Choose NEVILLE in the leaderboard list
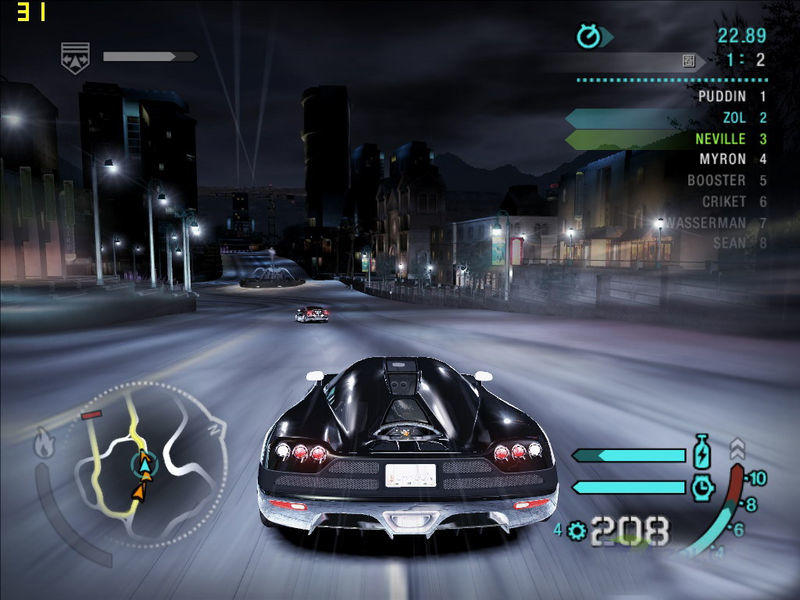Viewport: 800px width, 600px height. tap(720, 139)
